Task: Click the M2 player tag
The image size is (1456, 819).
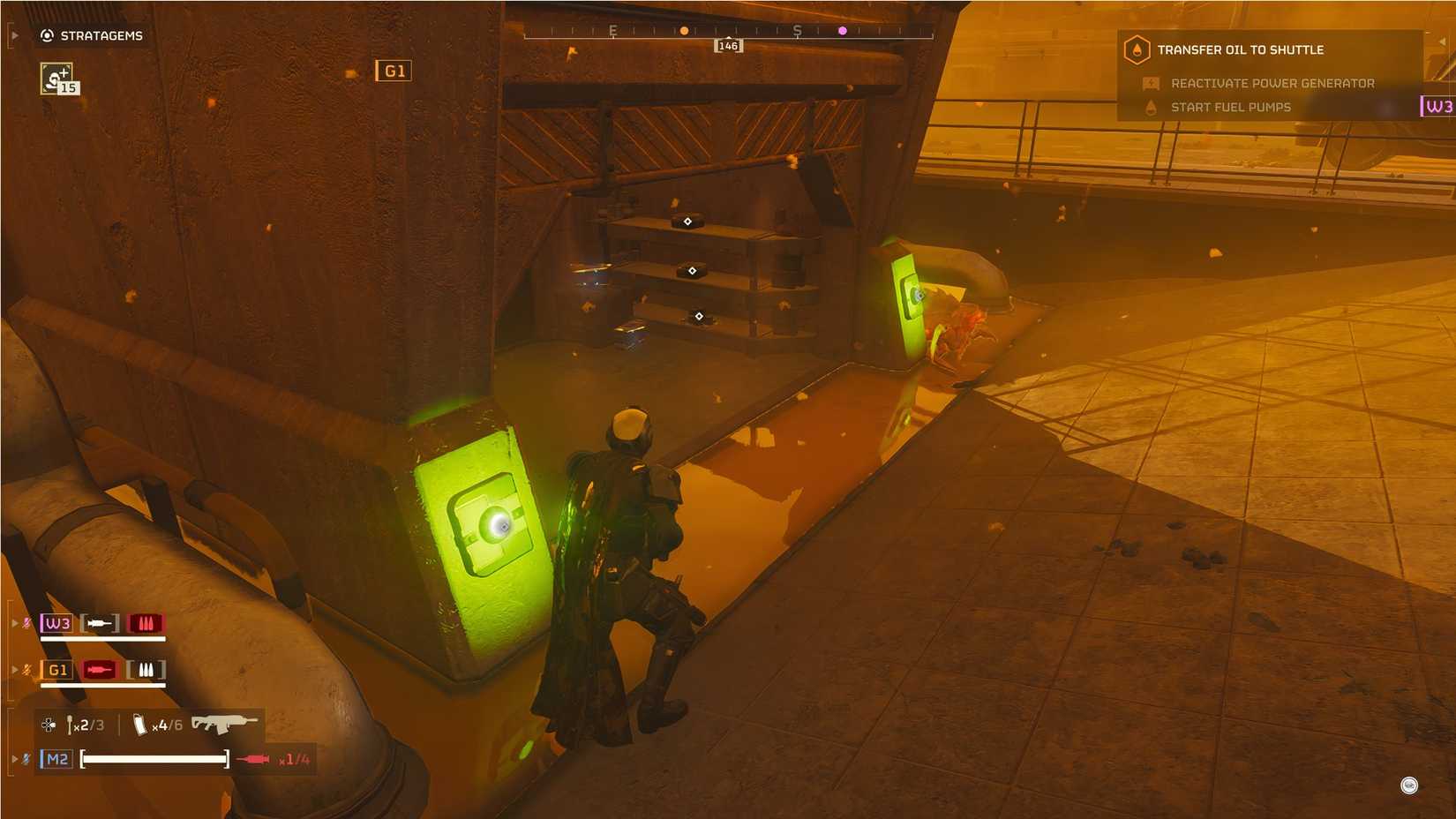Action: pos(56,759)
